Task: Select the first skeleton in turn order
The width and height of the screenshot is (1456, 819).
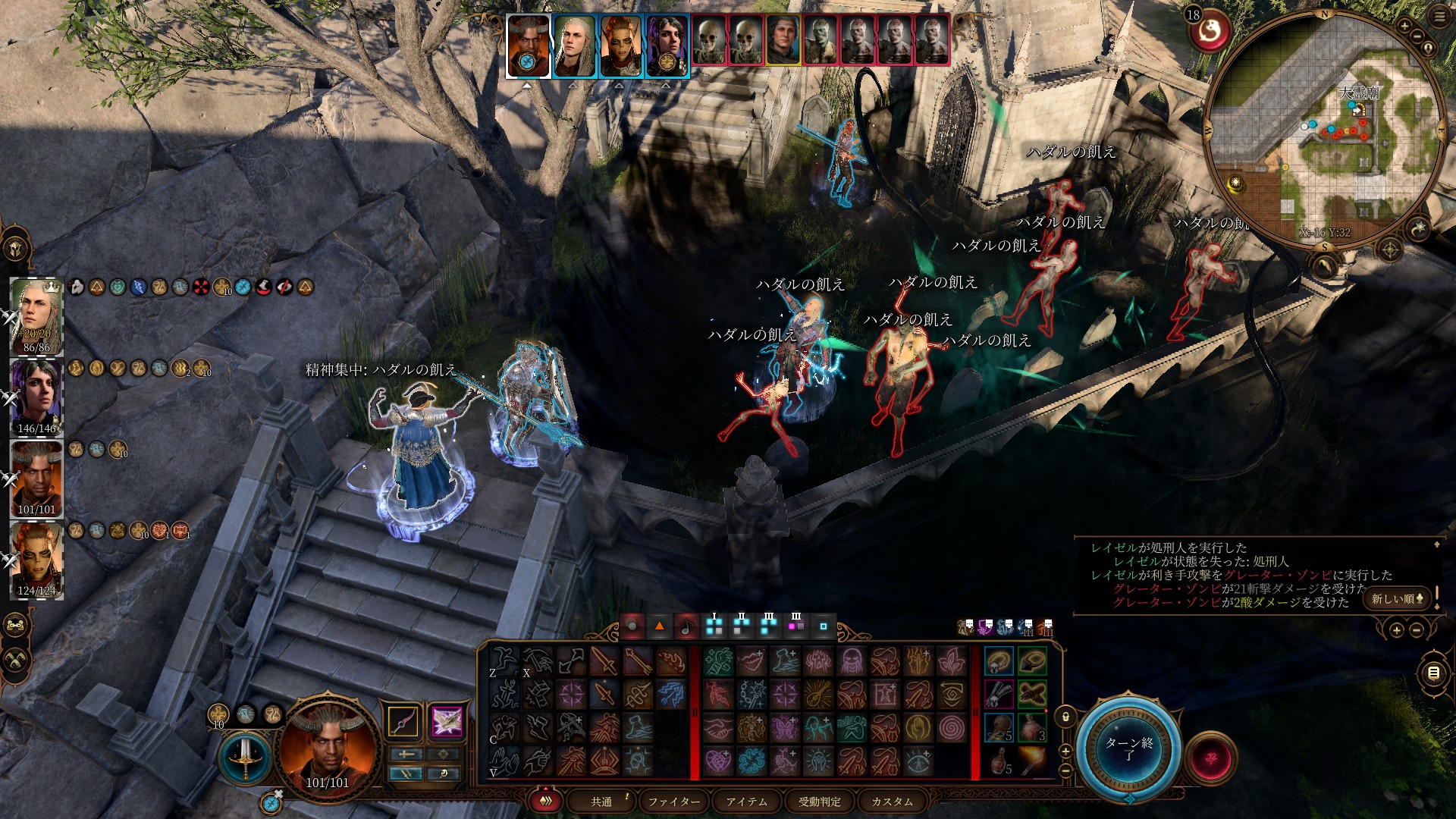Action: (x=711, y=38)
